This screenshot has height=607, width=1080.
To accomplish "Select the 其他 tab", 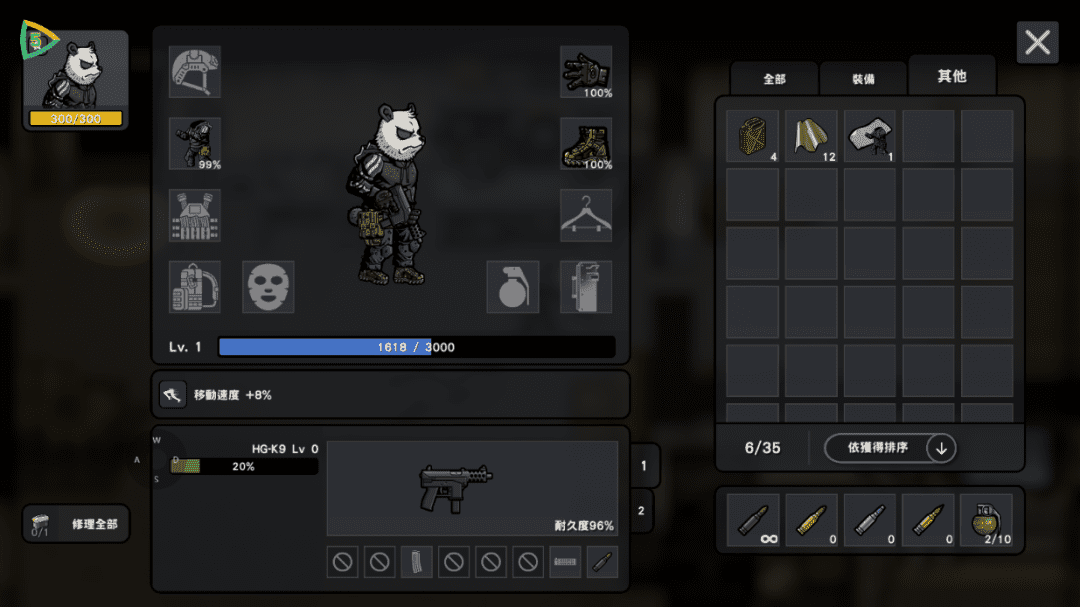I will (x=951, y=76).
